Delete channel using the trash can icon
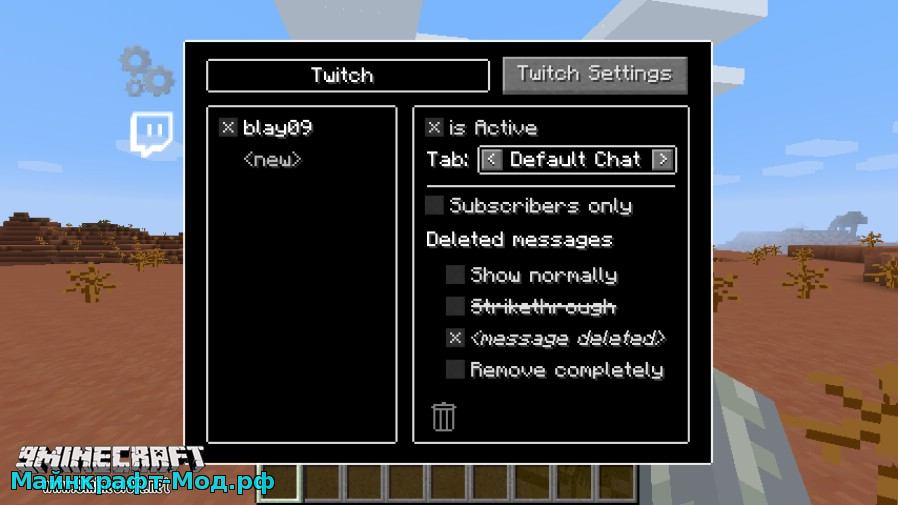 pyautogui.click(x=443, y=416)
